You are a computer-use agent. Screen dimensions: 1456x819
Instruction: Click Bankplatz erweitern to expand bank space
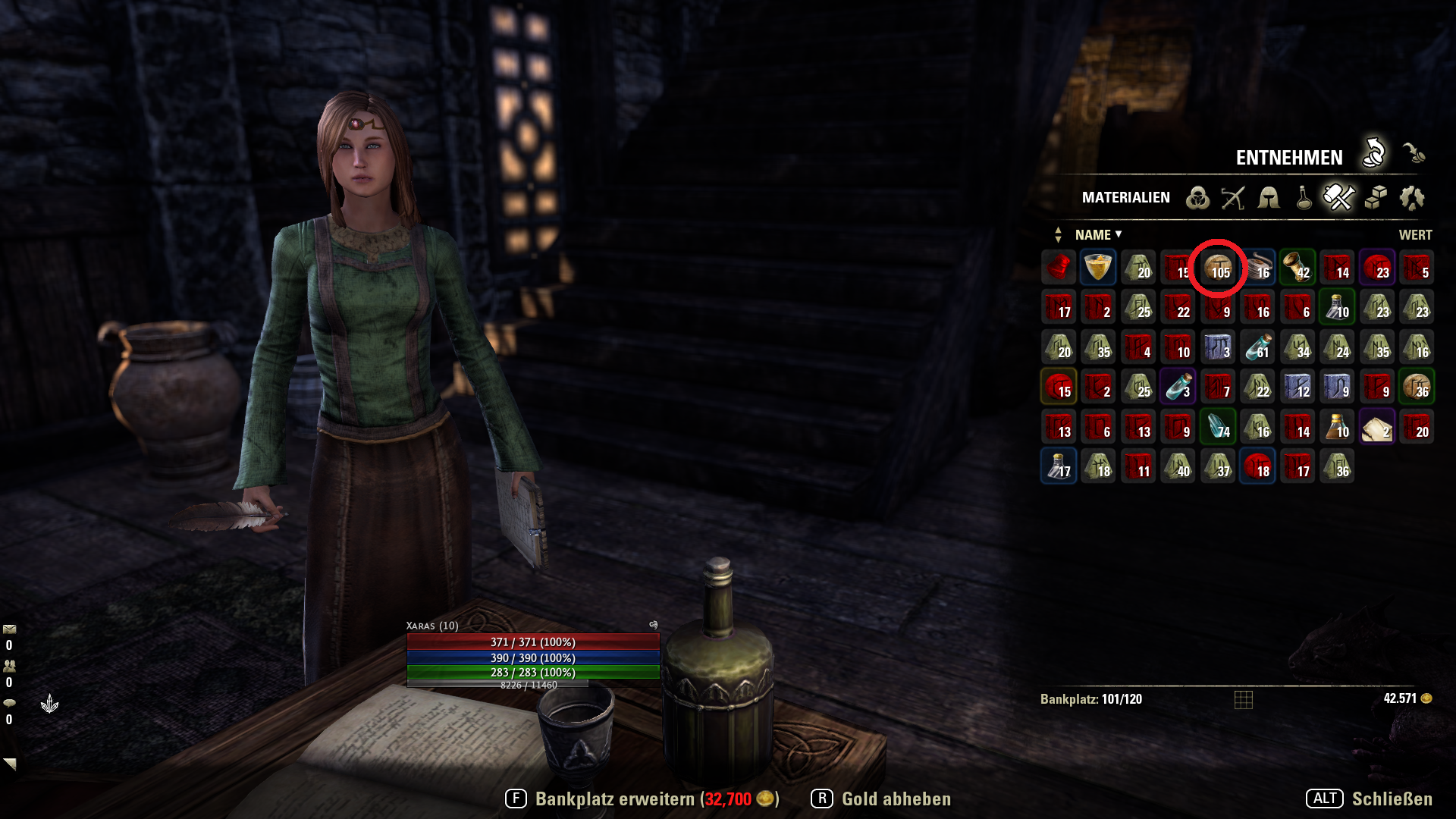[642, 799]
